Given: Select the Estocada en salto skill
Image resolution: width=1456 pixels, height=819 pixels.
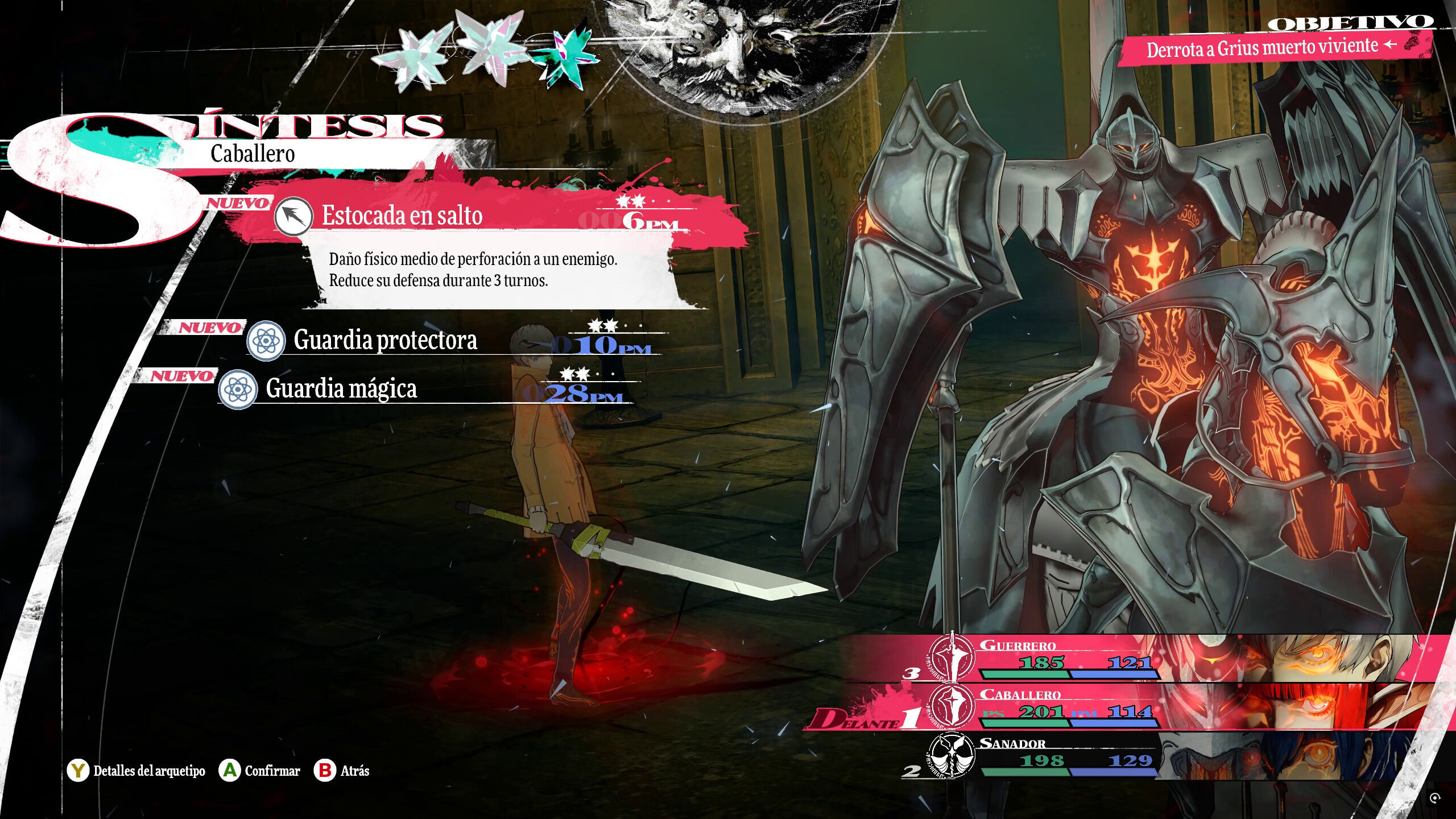Looking at the screenshot, I should [402, 216].
